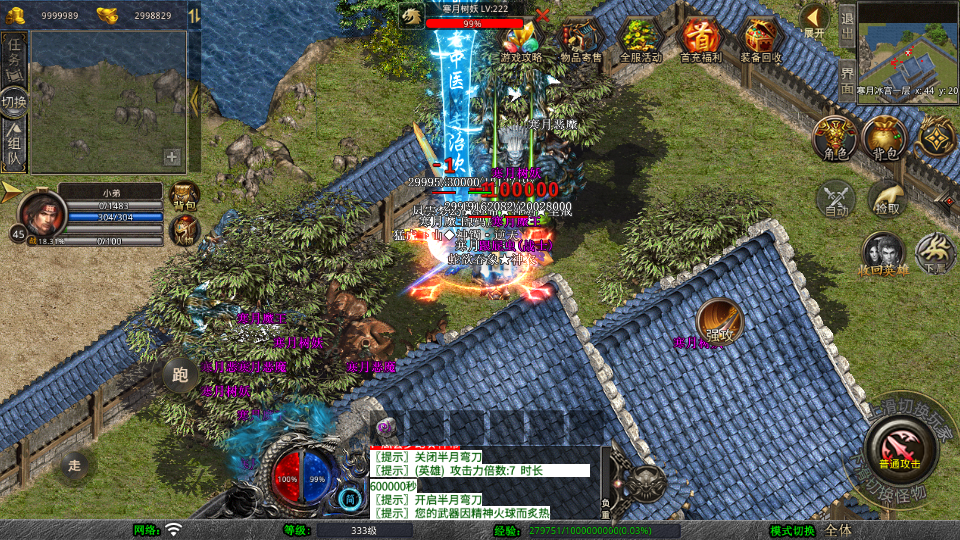Viewport: 960px width, 540px height.
Task: Toggle the 自动 auto-combat button
Action: (x=835, y=200)
